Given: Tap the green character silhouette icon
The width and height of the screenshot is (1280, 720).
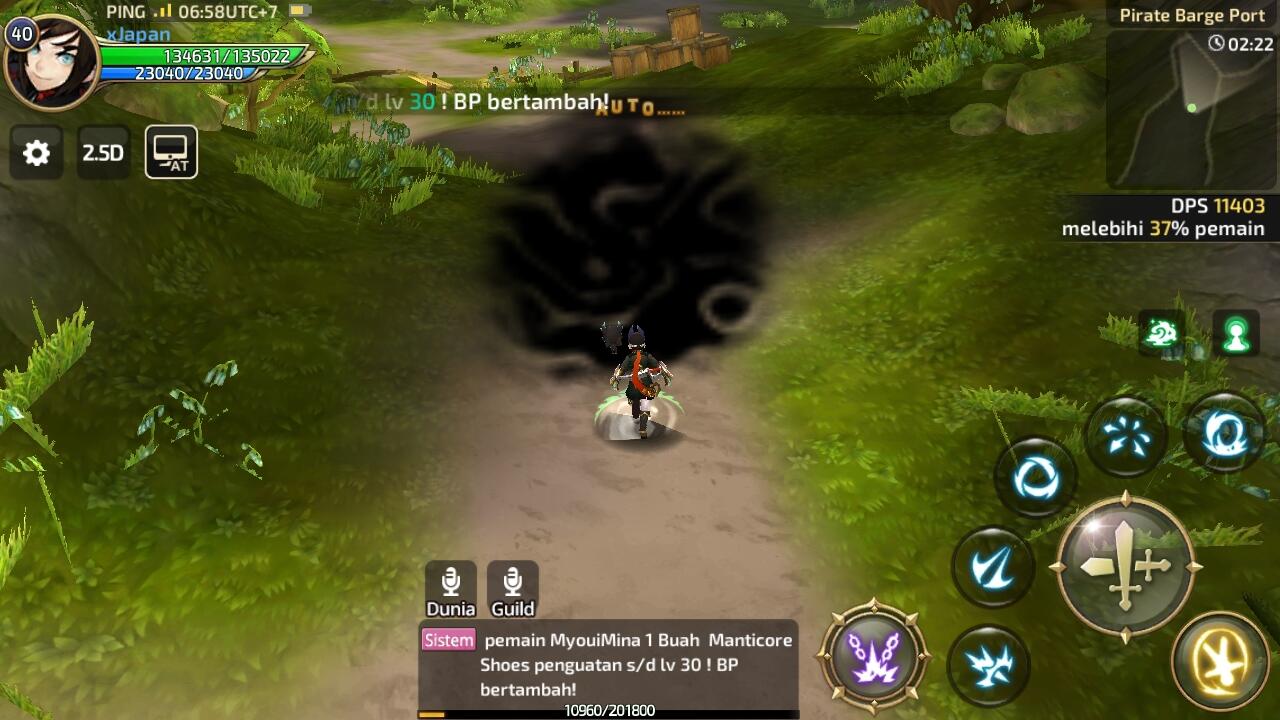Looking at the screenshot, I should click(1236, 334).
